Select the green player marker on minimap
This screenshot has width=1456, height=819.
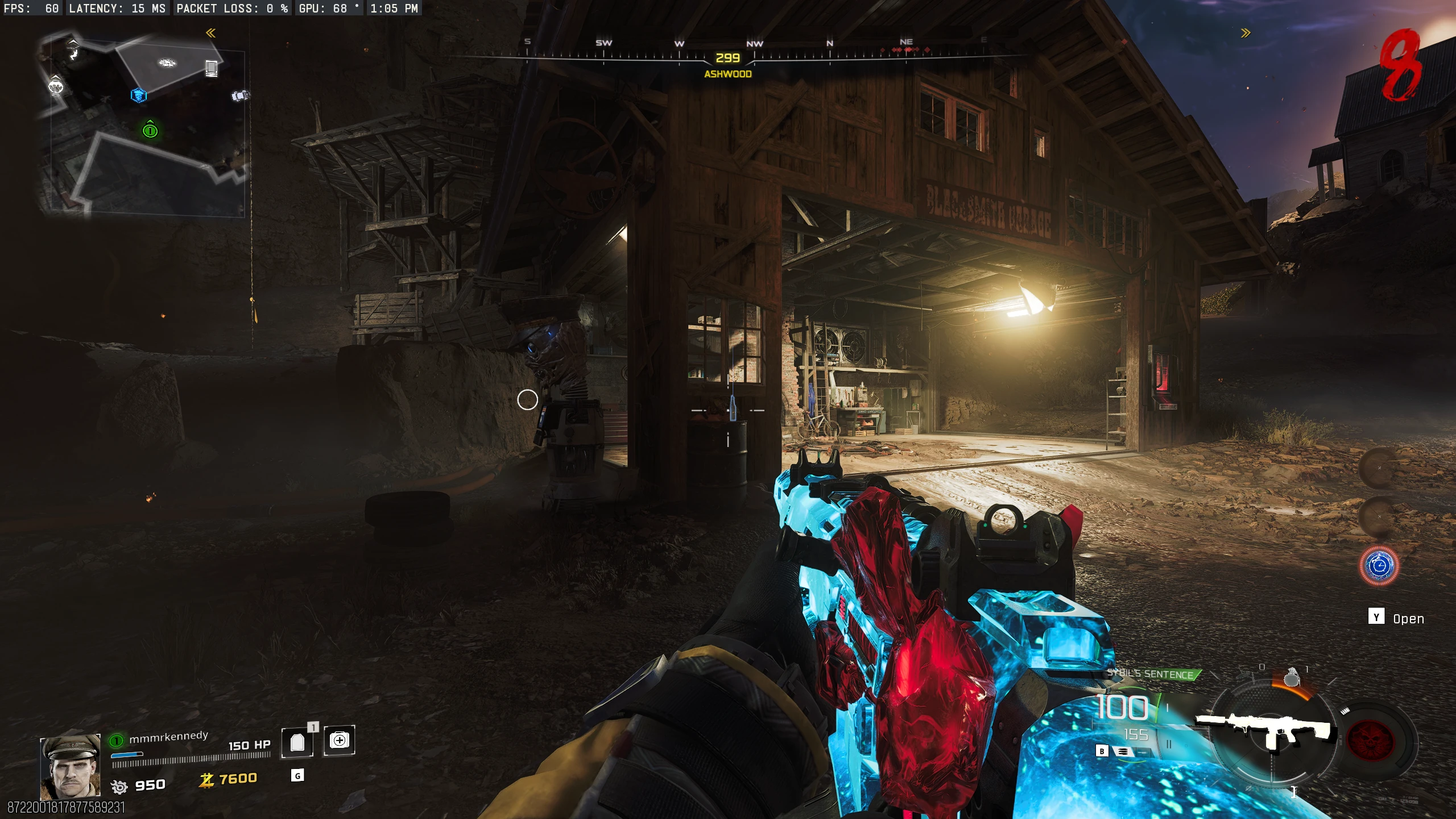(x=150, y=130)
